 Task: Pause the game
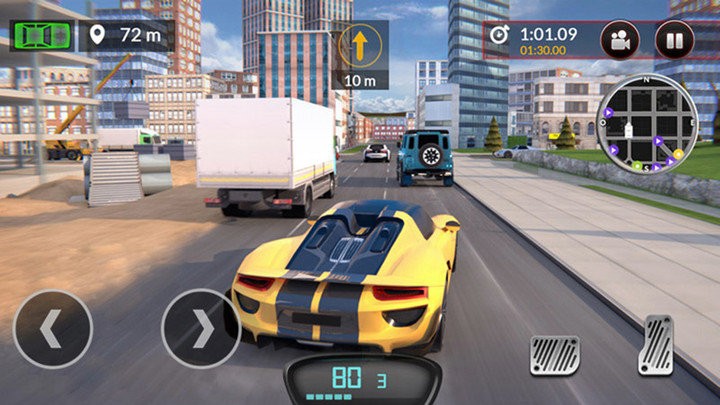(674, 40)
